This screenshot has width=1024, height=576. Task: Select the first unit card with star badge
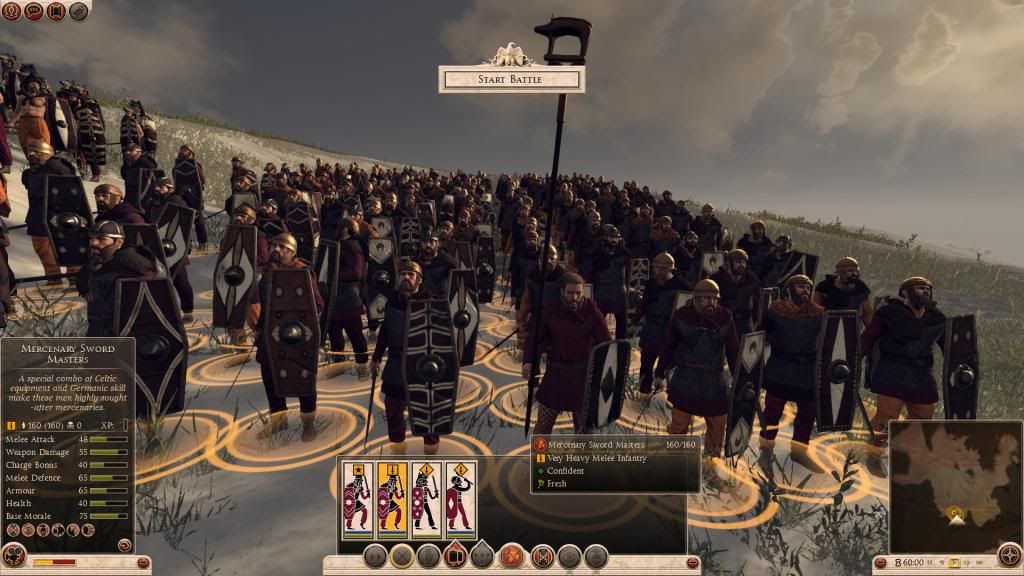coord(357,500)
